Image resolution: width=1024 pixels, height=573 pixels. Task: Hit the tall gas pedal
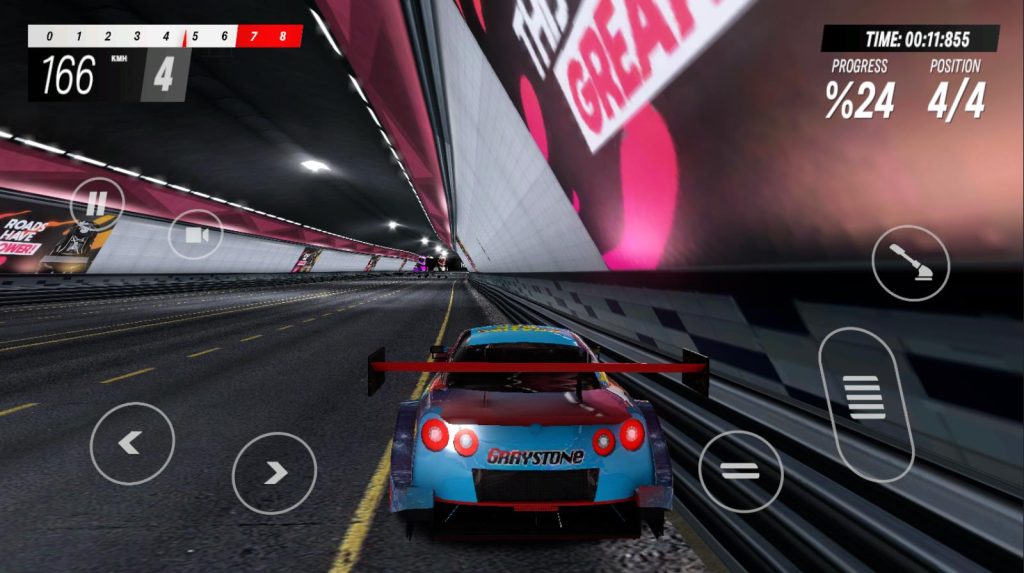click(865, 402)
